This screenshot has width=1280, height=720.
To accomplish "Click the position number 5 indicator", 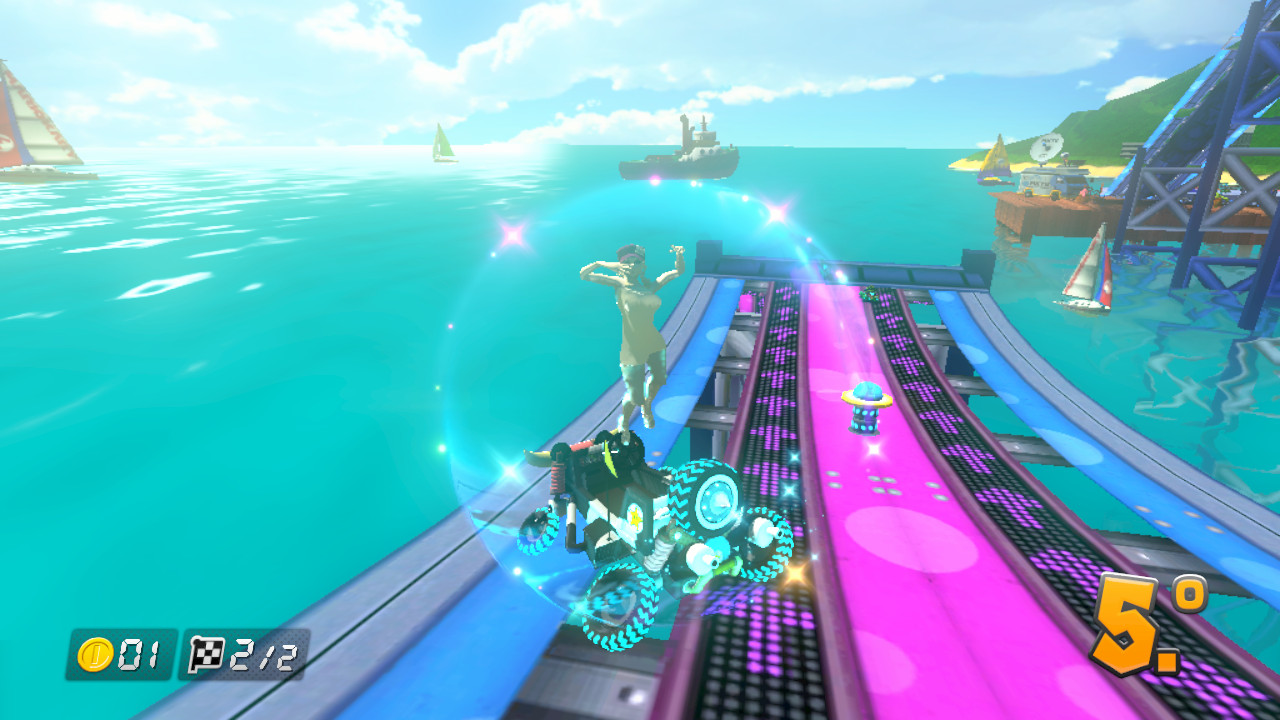I will [x=1127, y=623].
